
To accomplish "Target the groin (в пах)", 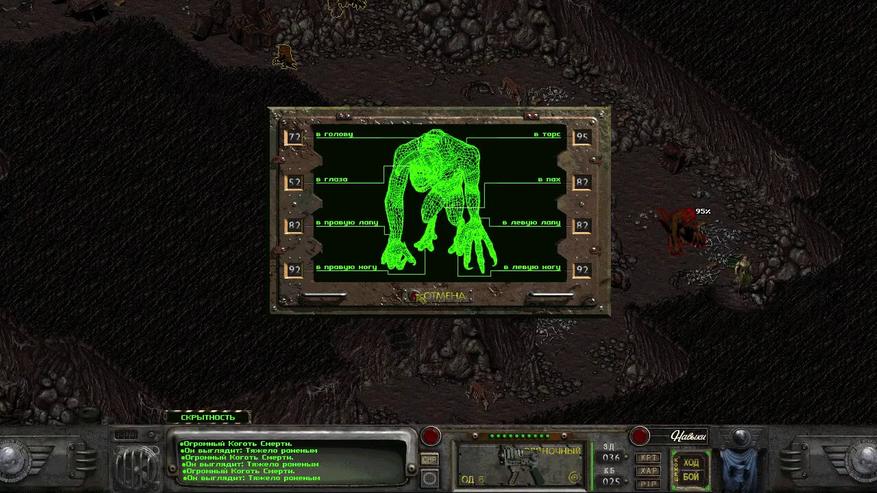I will (549, 181).
